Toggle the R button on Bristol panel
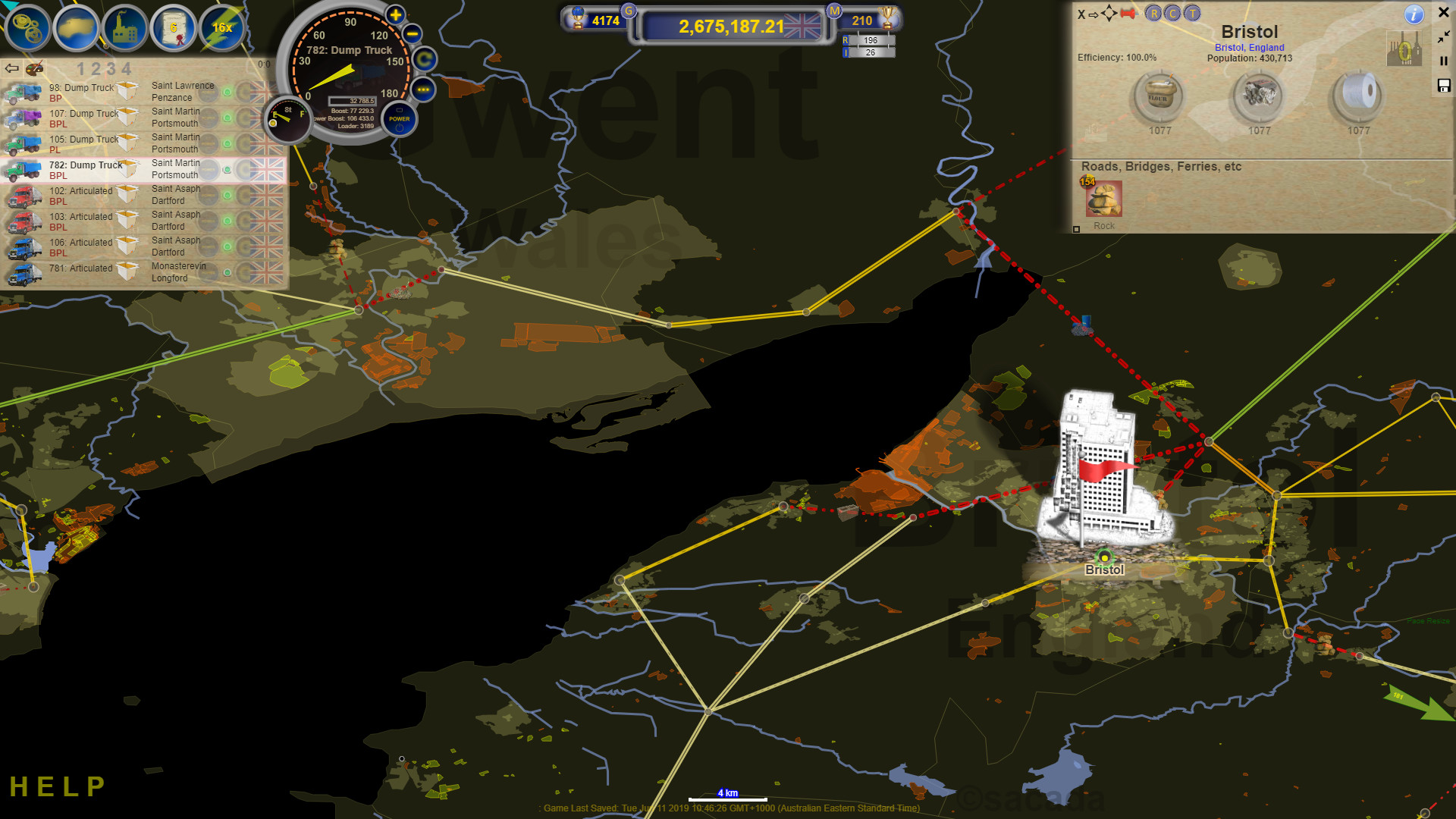 click(1152, 14)
